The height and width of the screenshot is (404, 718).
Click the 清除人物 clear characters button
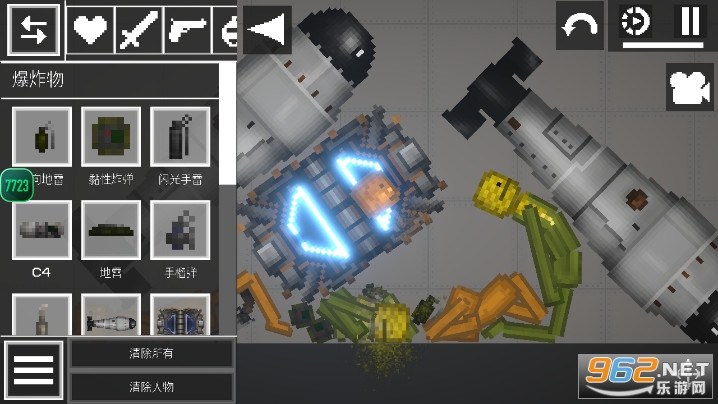click(x=151, y=386)
